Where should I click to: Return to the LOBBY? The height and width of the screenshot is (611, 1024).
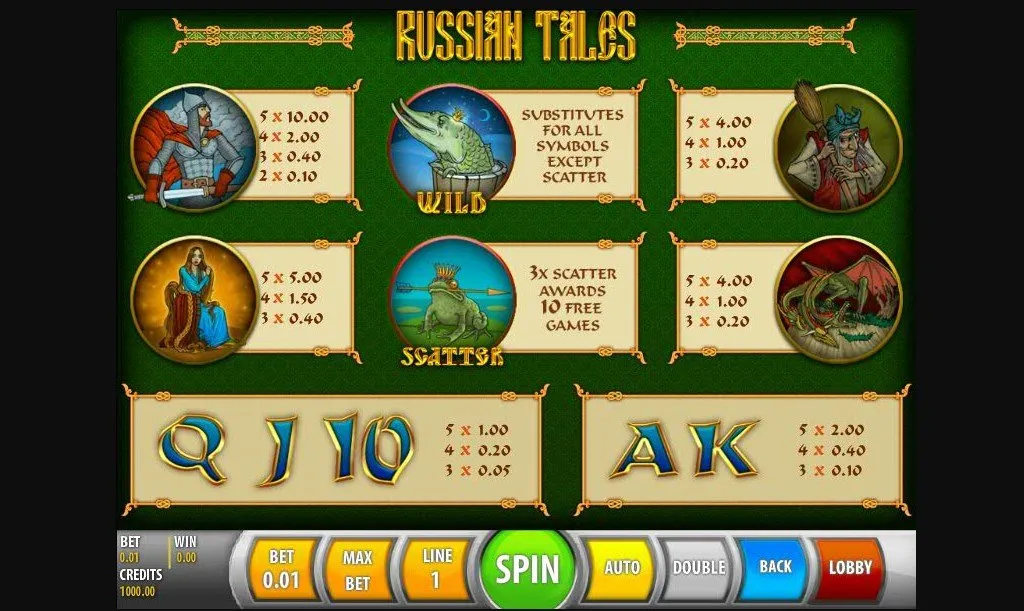click(850, 568)
